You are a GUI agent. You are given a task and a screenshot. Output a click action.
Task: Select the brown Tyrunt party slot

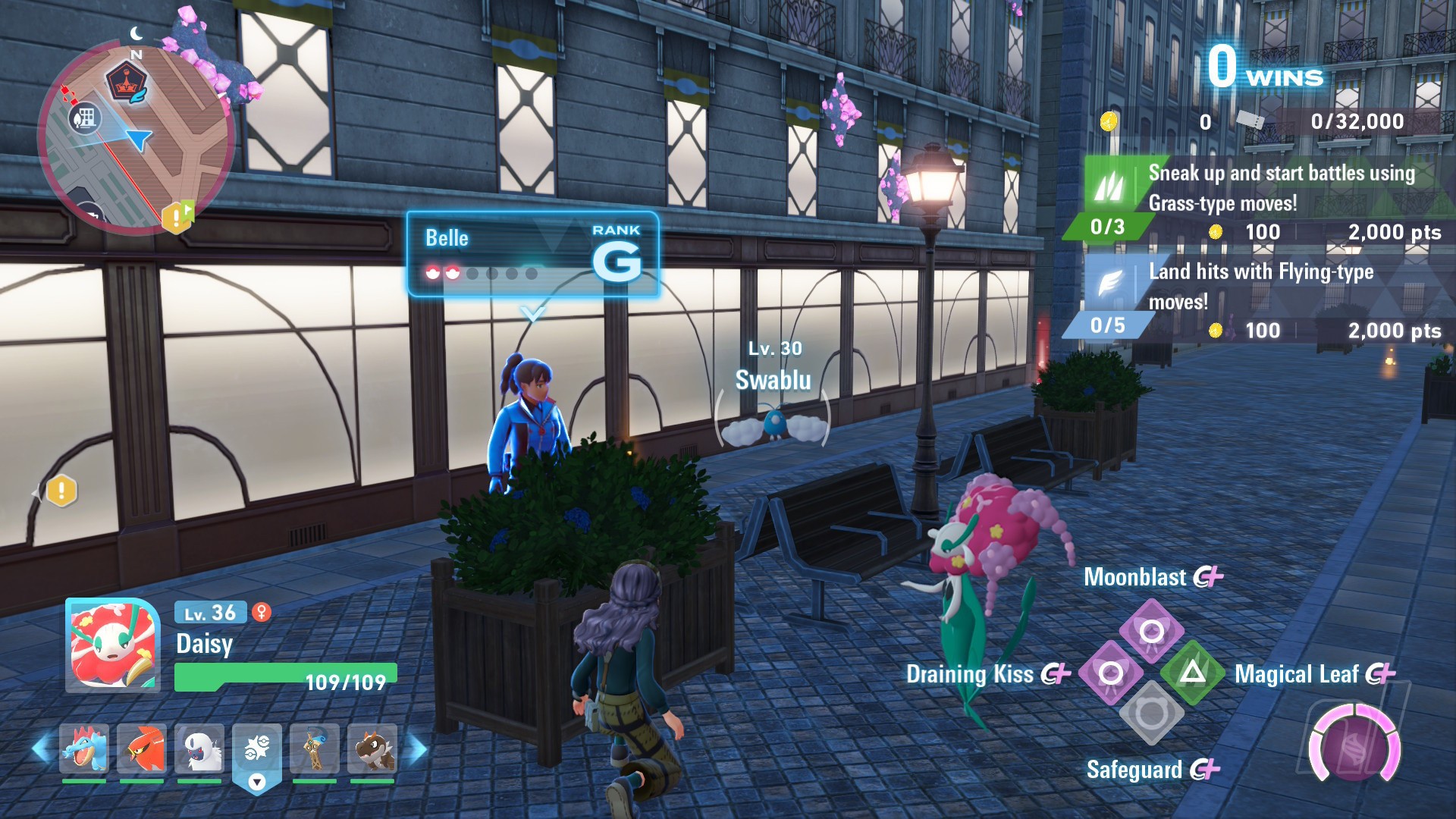pos(372,748)
